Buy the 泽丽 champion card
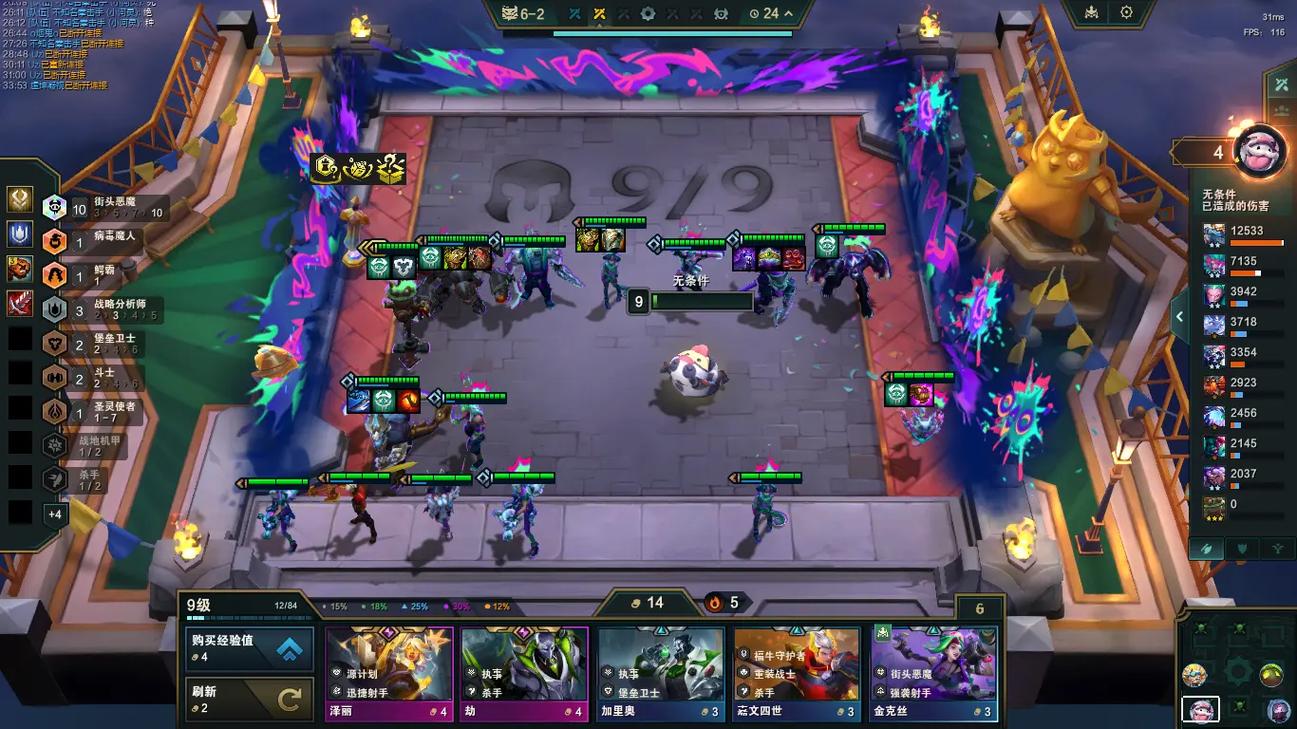Screen dimensions: 1297x729 point(389,674)
